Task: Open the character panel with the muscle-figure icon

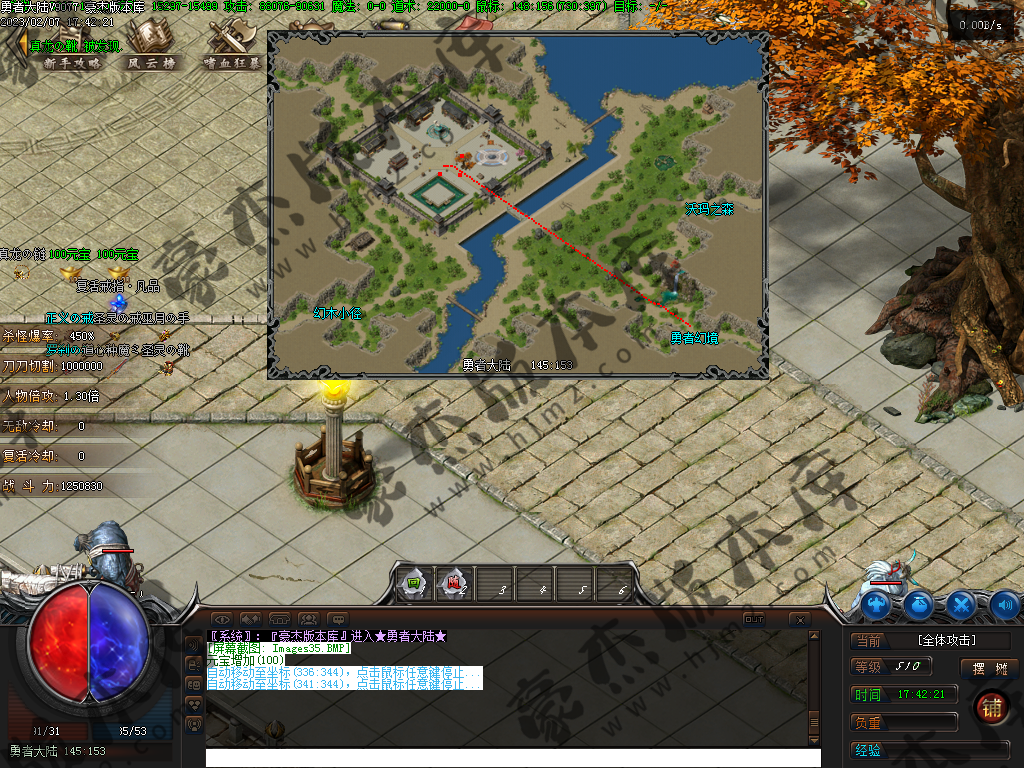Action: [876, 604]
